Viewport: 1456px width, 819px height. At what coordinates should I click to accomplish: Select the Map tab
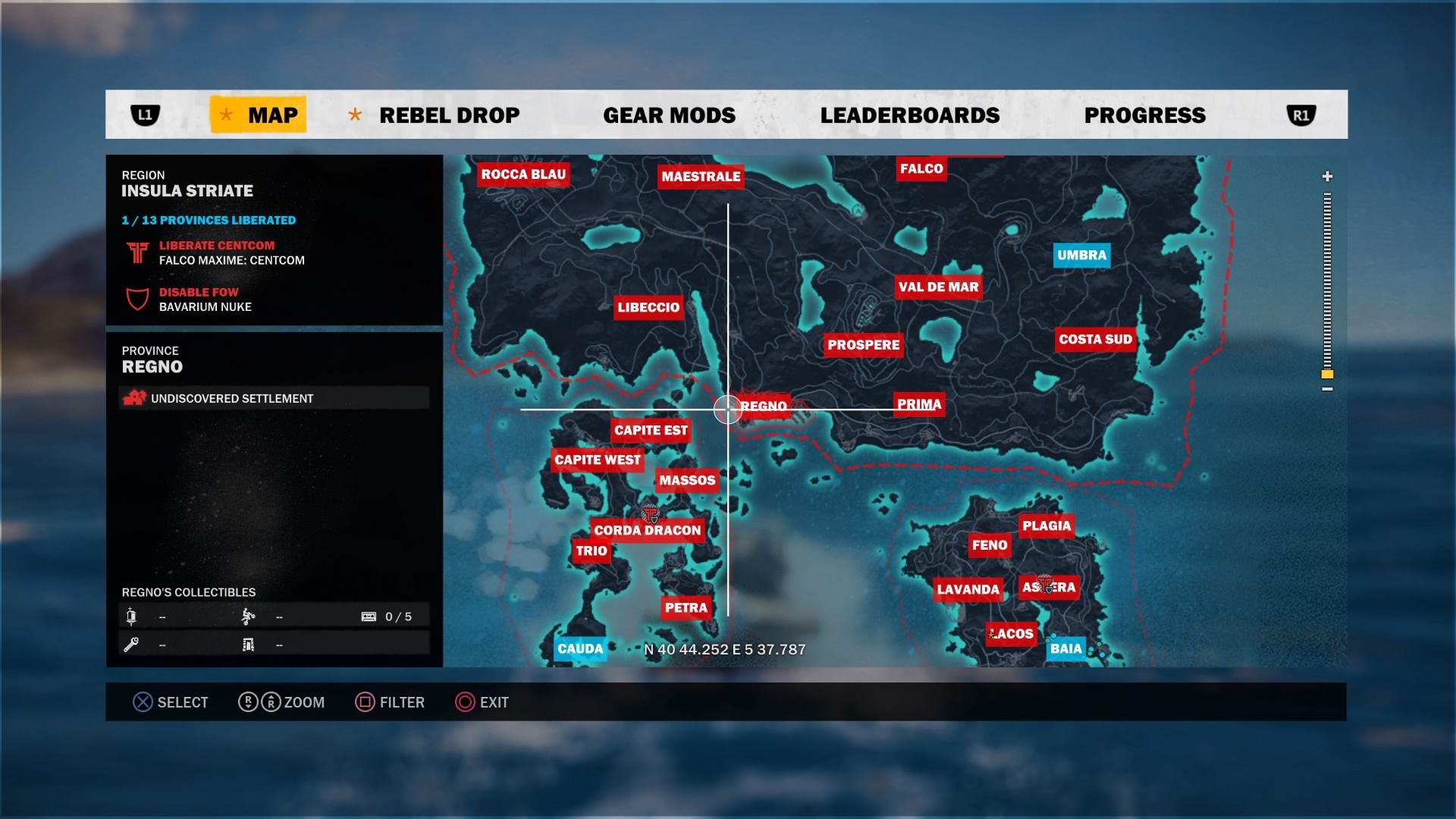tap(259, 115)
